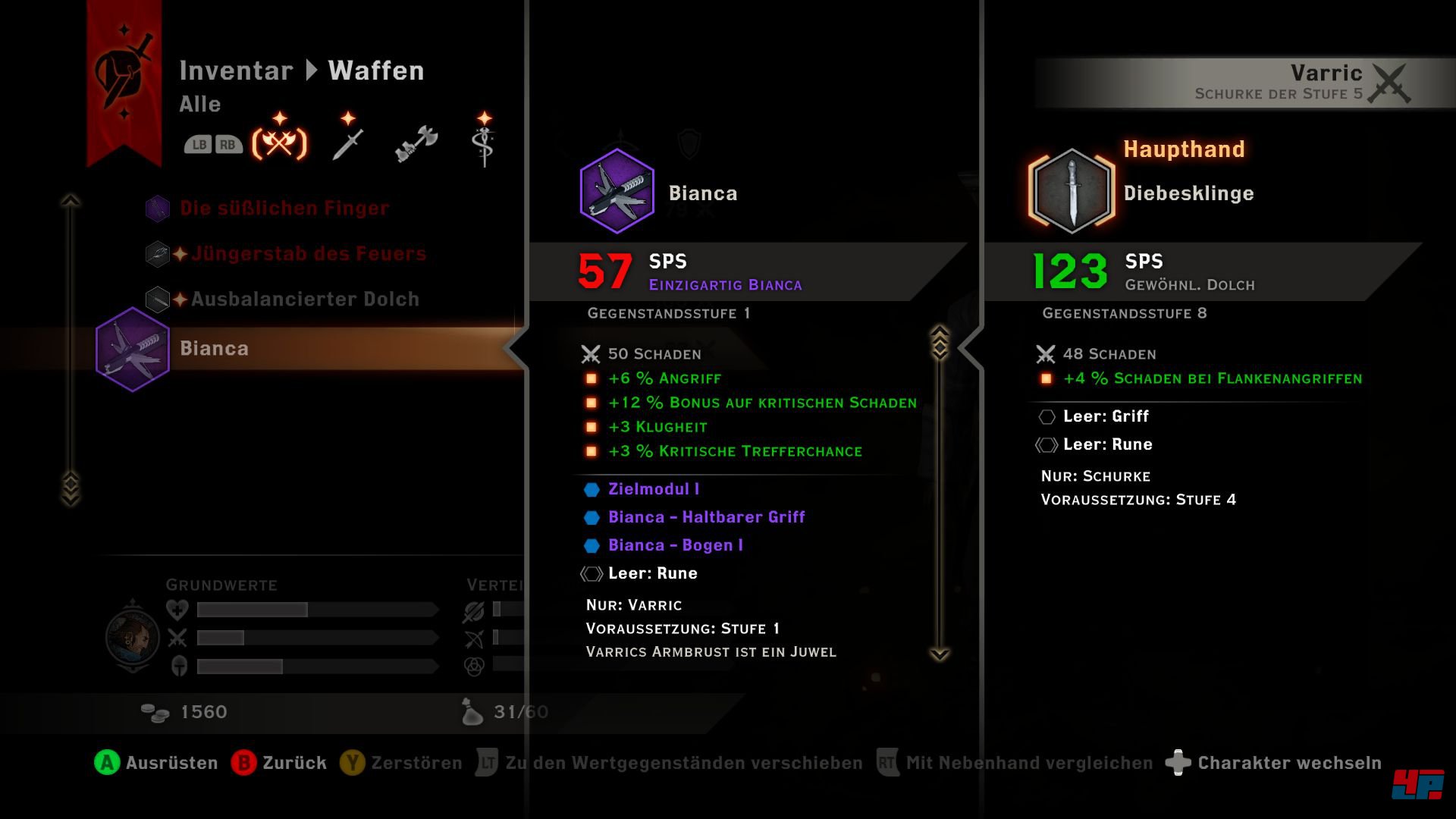Viewport: 1456px width, 819px height.
Task: Click the empty Griff slot on Diebesklinge
Action: tap(1105, 417)
